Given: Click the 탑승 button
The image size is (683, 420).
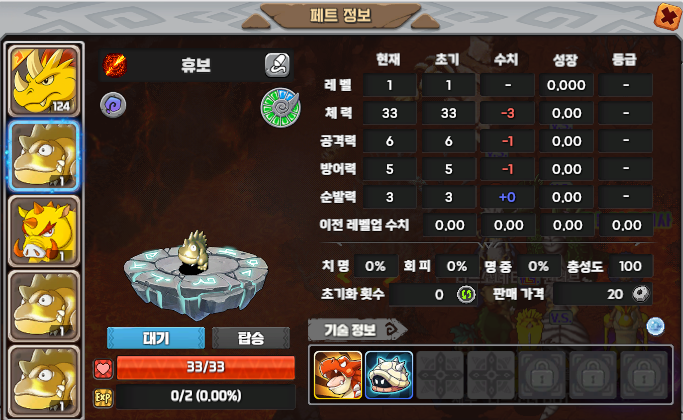Looking at the screenshot, I should 251,338.
